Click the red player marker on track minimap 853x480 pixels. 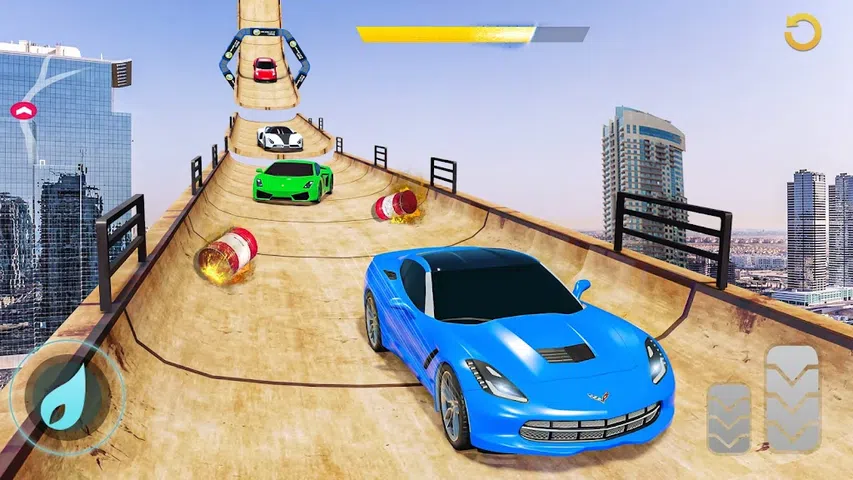(23, 109)
